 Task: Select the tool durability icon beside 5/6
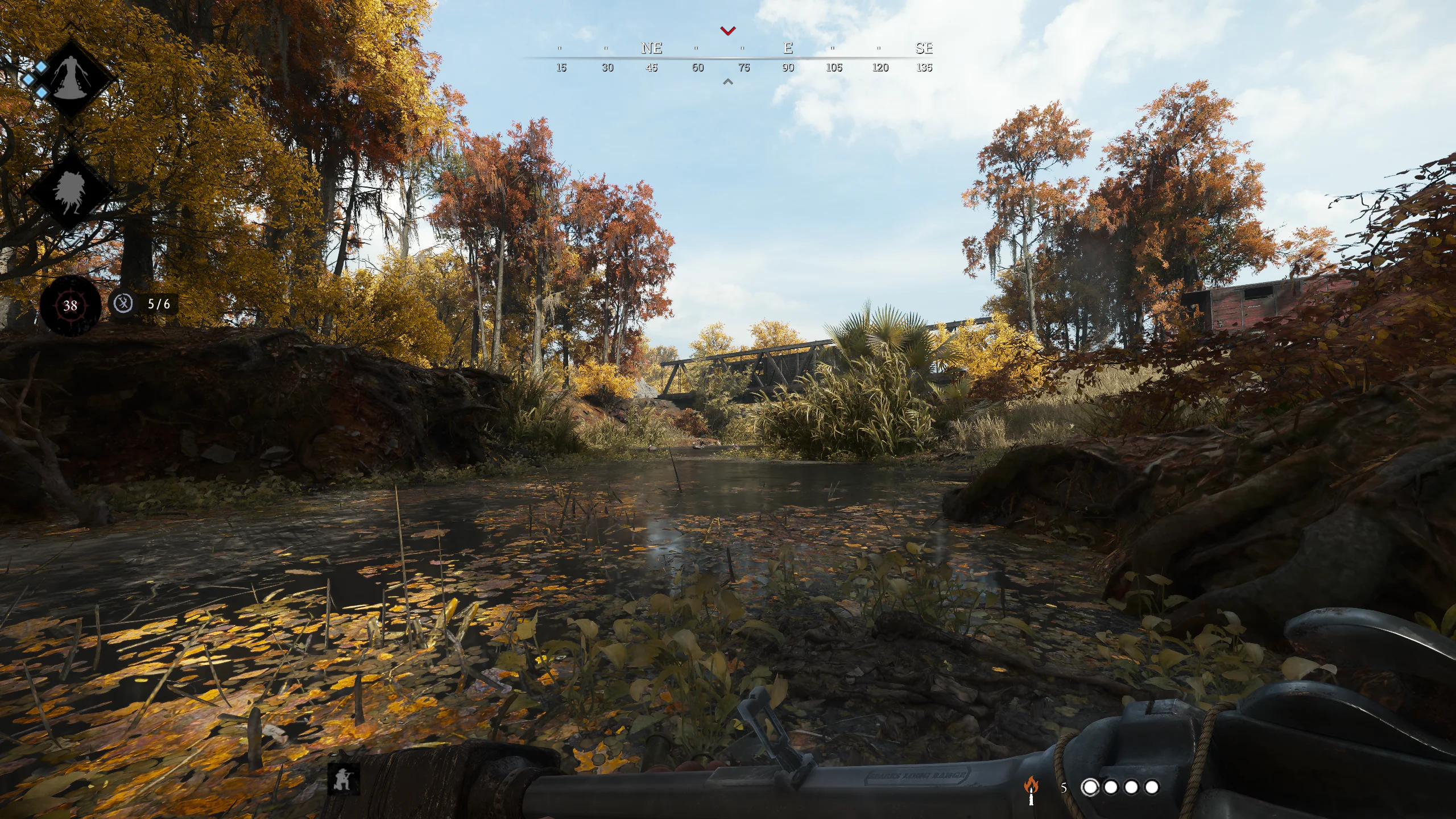[122, 304]
